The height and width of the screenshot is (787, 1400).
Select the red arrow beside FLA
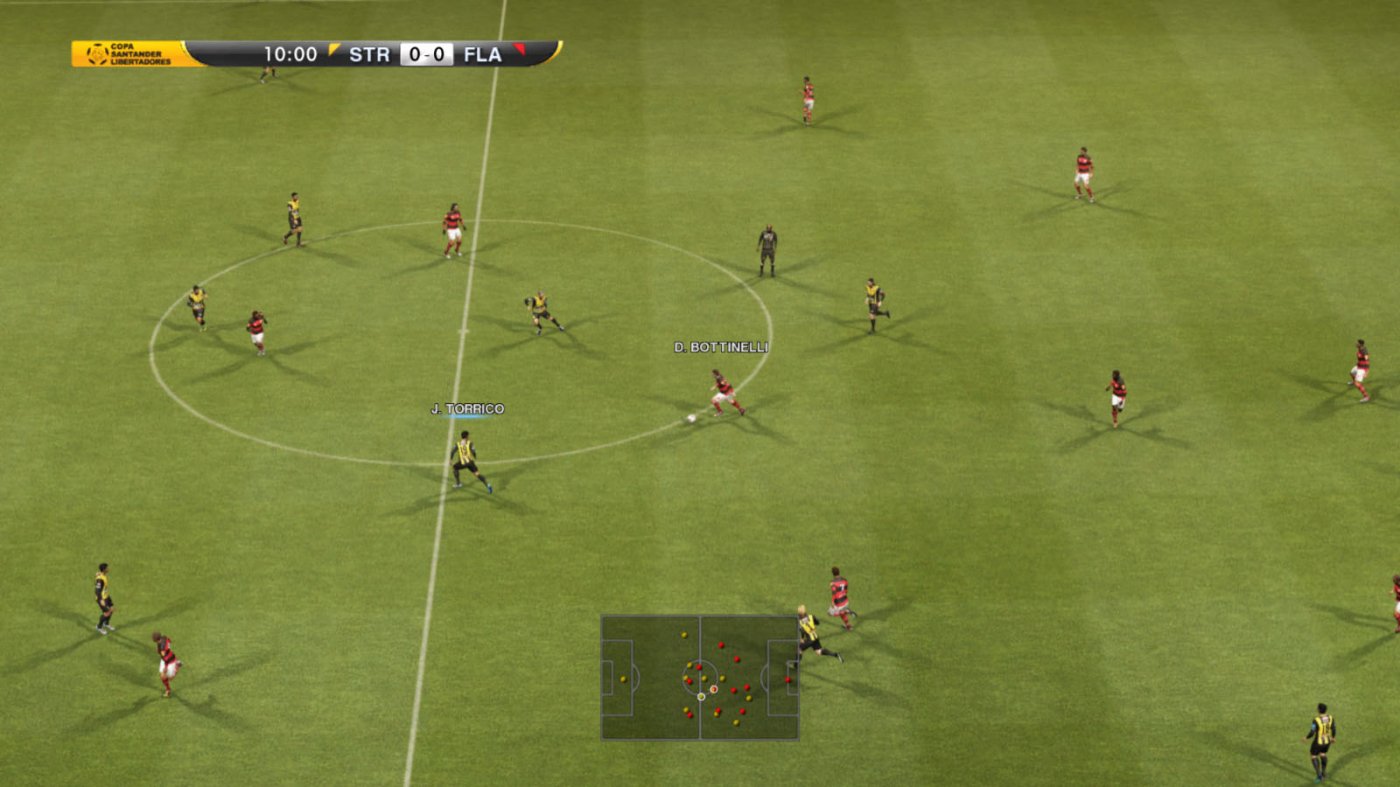point(521,51)
